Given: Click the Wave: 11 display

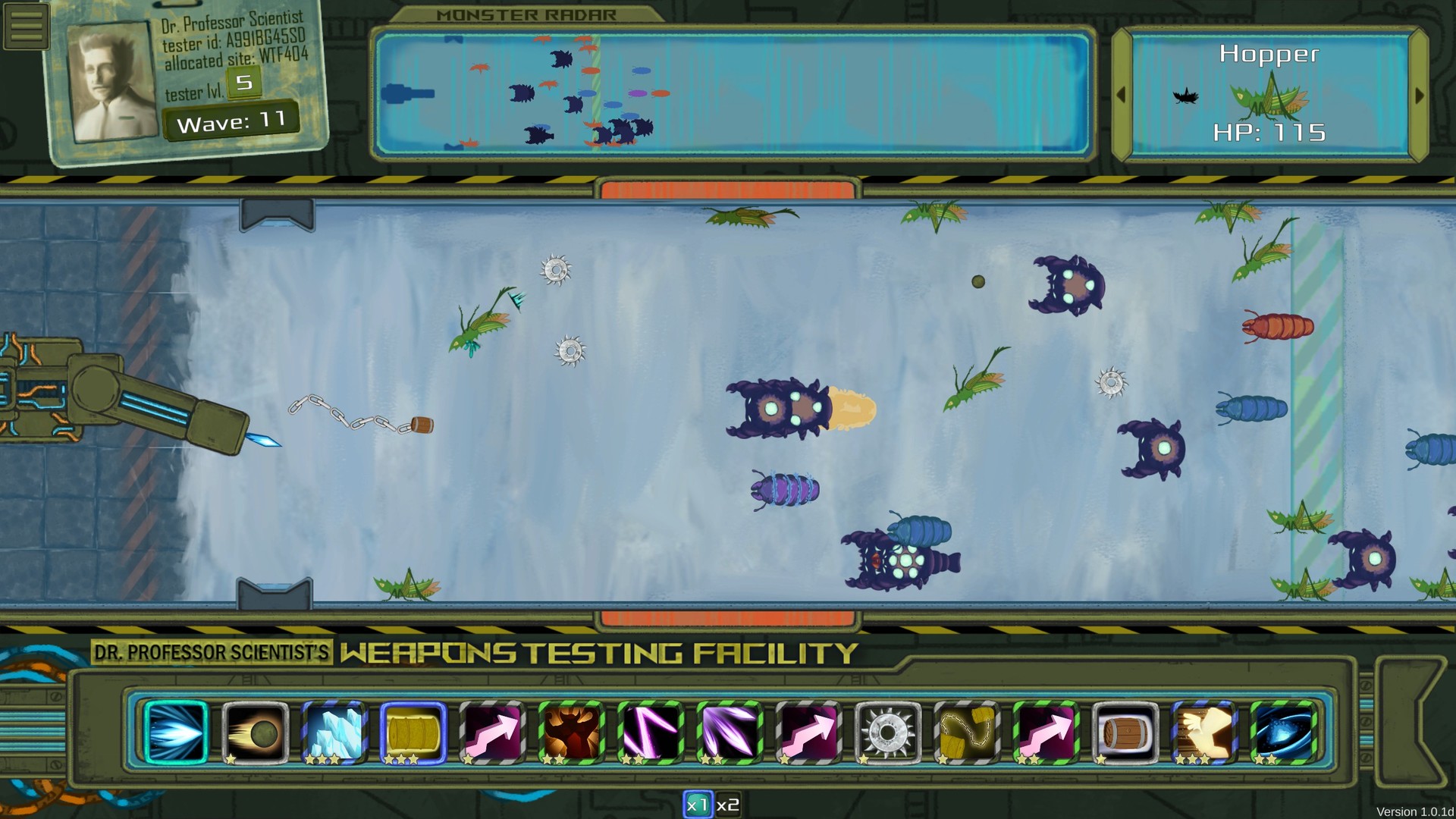Looking at the screenshot, I should pos(231,118).
